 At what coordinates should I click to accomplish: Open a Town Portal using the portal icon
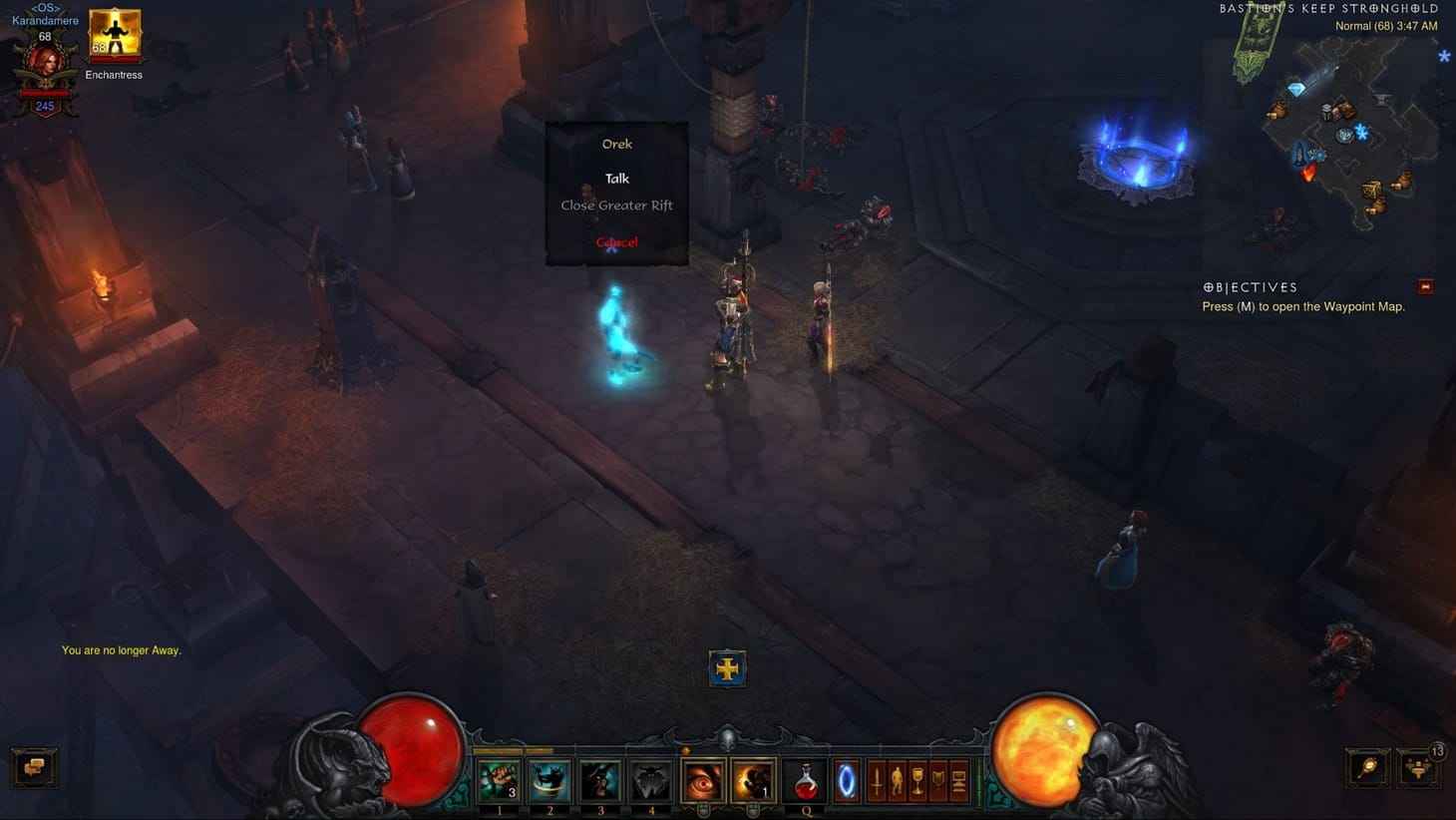[x=845, y=780]
